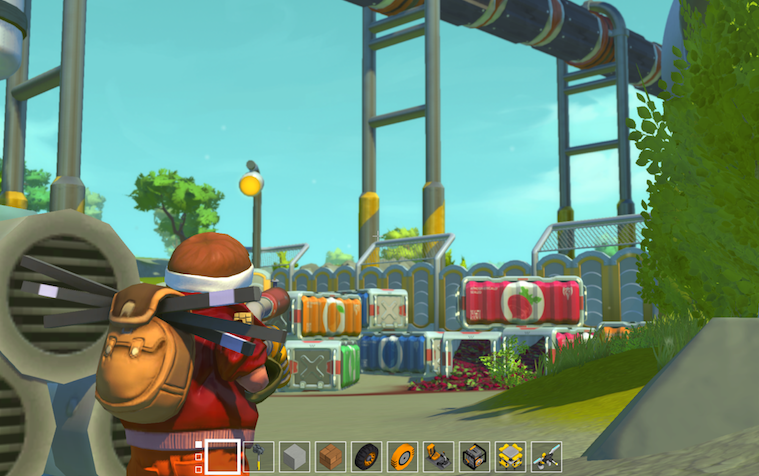Click the highlighted empty hotbar slot
The height and width of the screenshot is (476, 759).
[x=222, y=456]
